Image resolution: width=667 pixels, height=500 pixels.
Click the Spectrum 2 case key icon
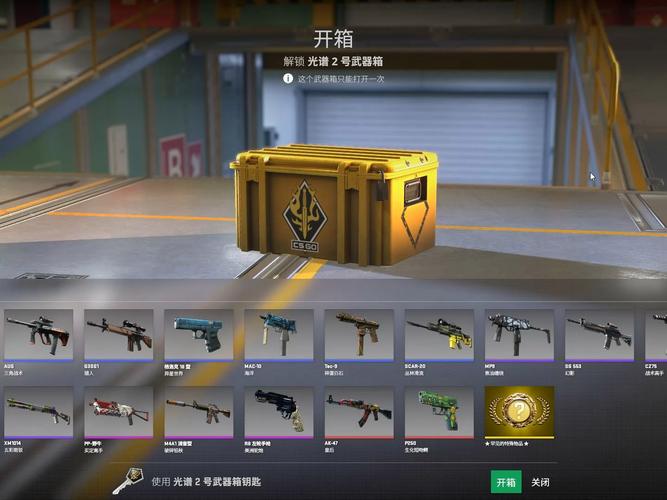coord(126,481)
